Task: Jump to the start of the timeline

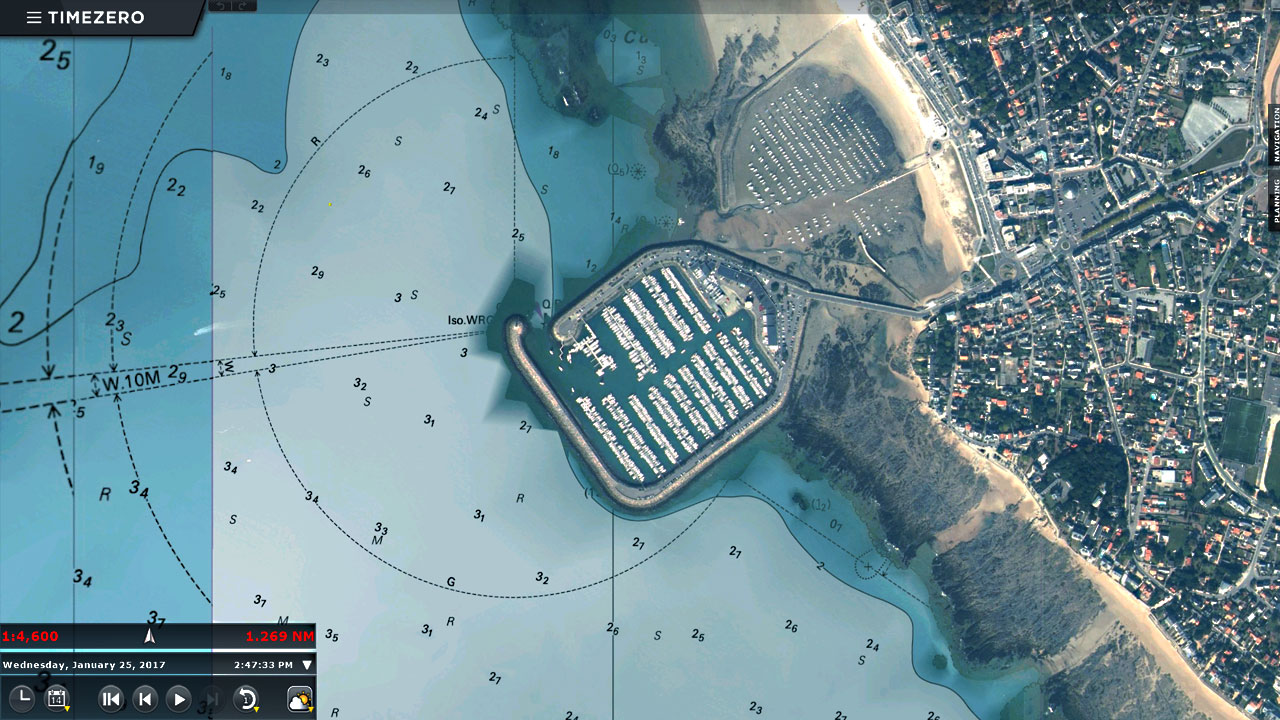Action: (111, 699)
